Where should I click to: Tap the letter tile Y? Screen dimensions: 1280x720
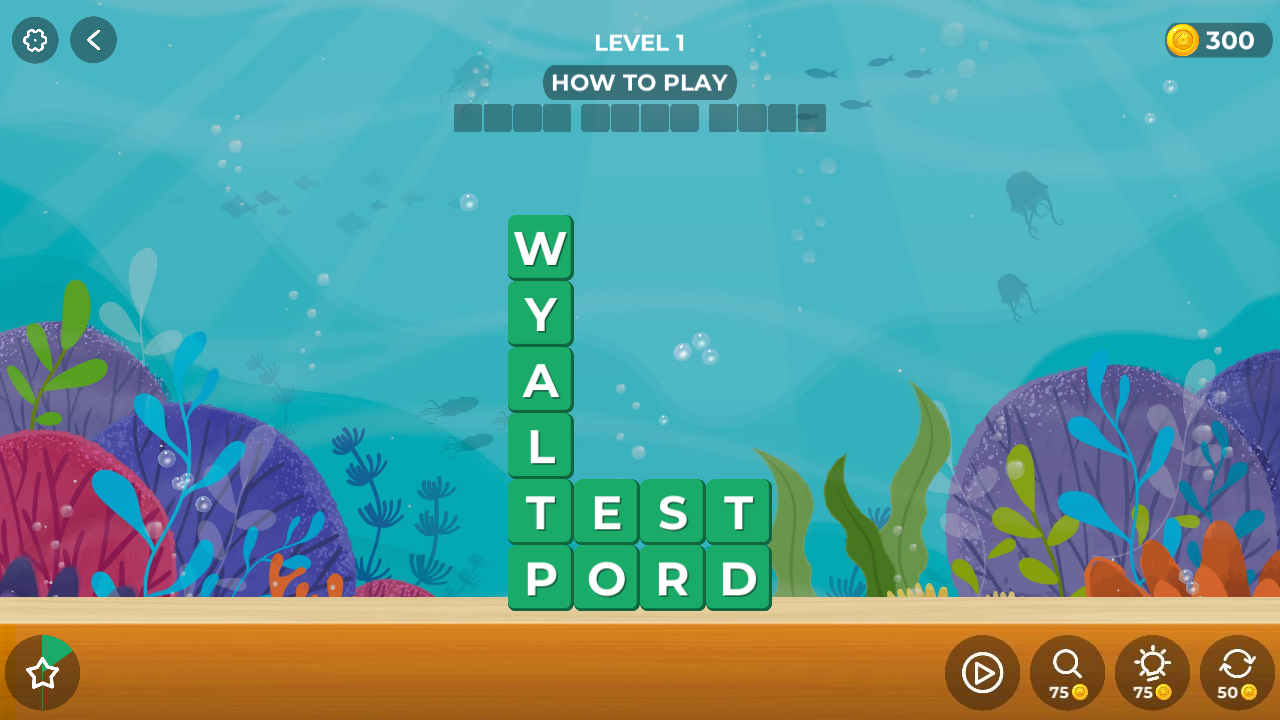[540, 313]
